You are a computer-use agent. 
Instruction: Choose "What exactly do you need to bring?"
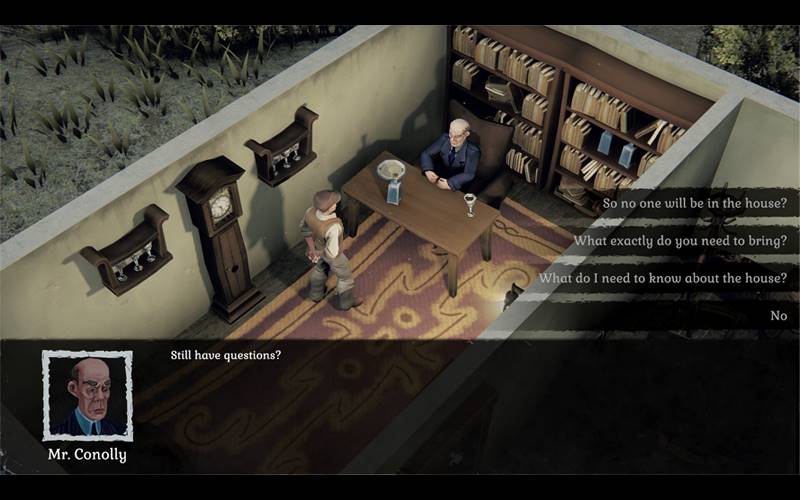point(680,241)
